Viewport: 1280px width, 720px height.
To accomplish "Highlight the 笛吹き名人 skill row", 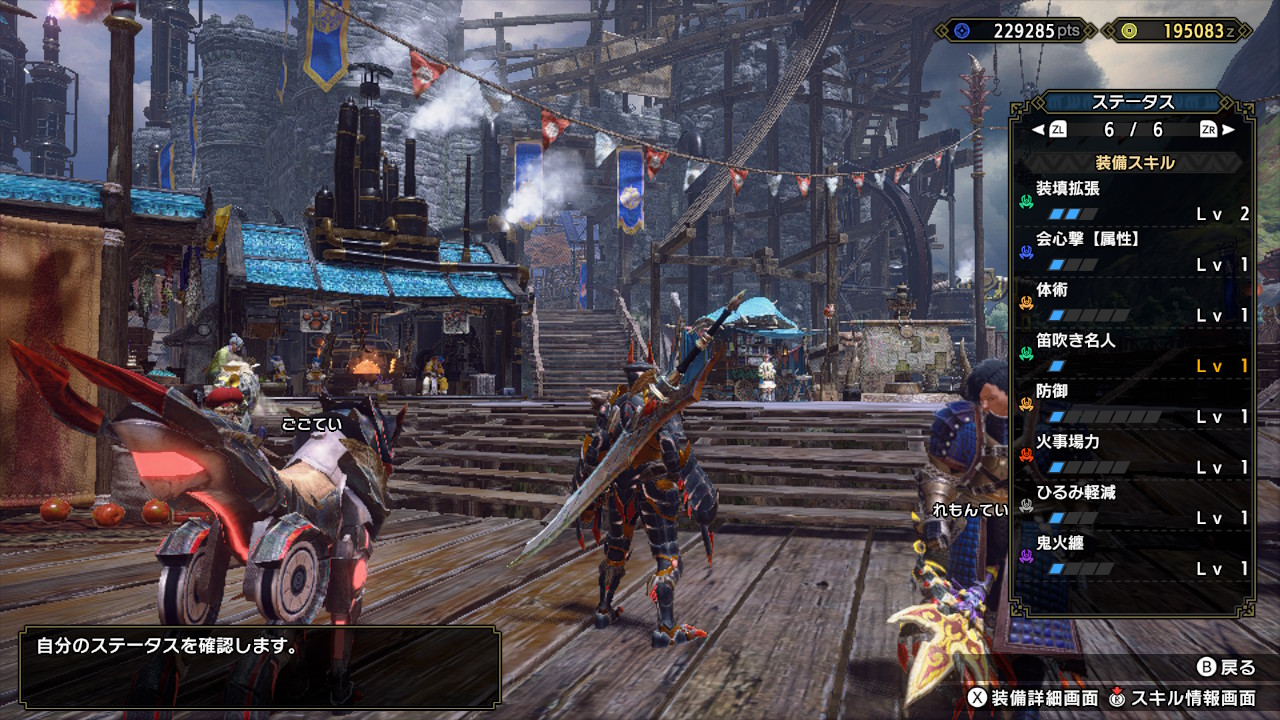I will (x=1134, y=353).
